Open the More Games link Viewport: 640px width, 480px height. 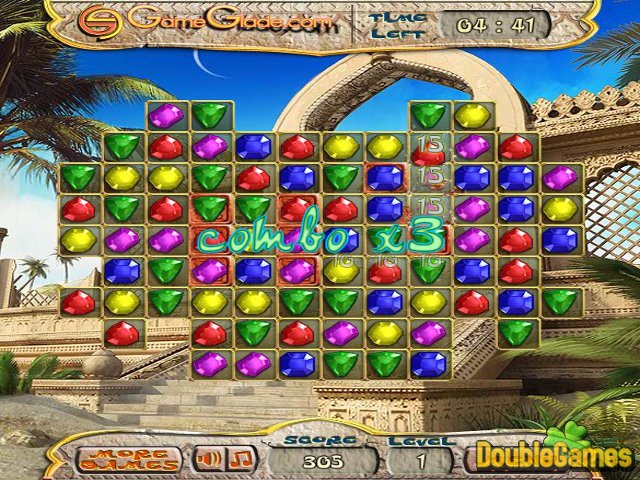click(x=130, y=458)
